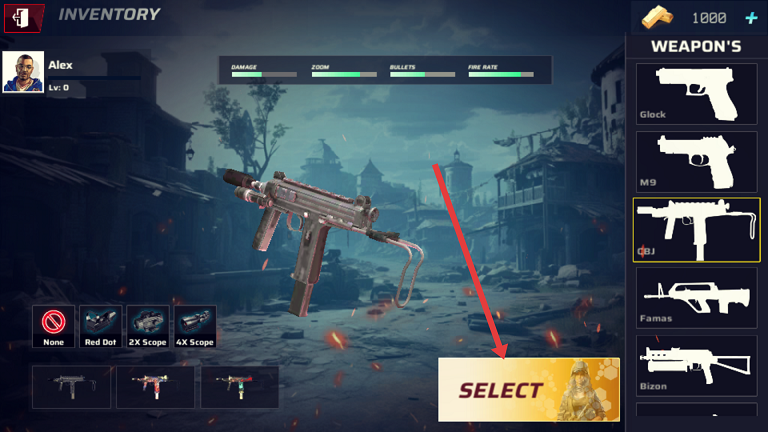Choose the Bizon weapon tile
768x432 pixels.
(x=696, y=365)
